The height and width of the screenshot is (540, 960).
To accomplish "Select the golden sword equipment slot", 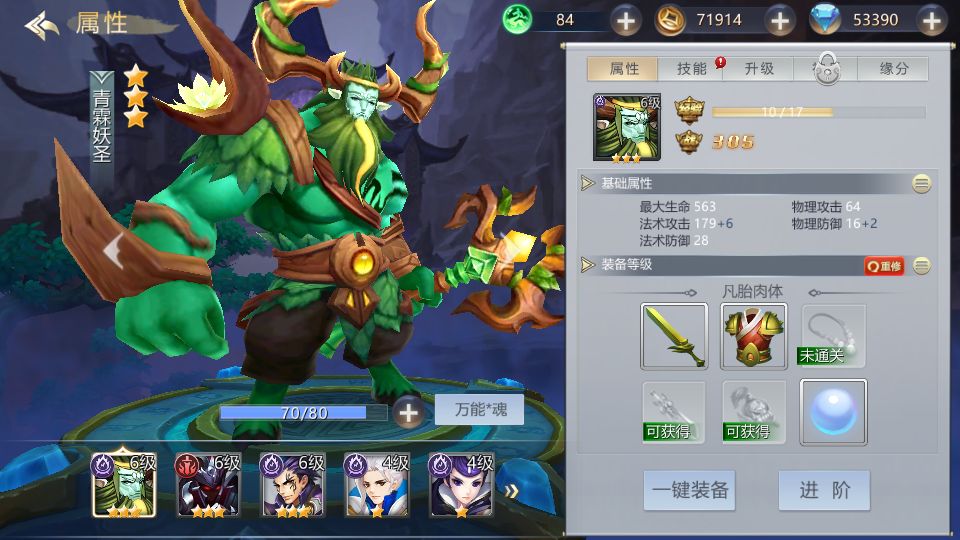I will [674, 336].
